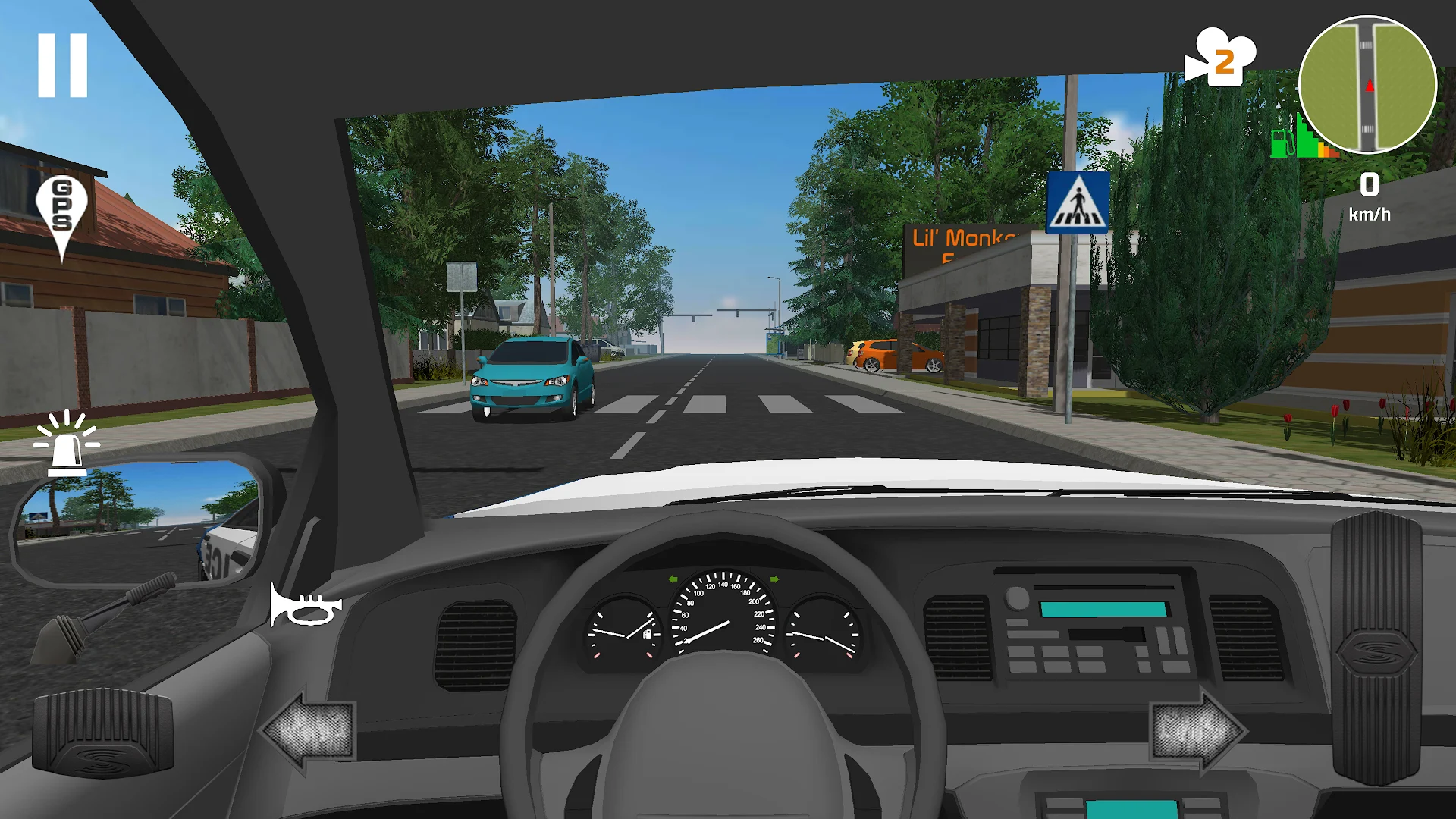The image size is (1456, 819).
Task: Tap the red arrow on the minimap
Action: coord(1370,86)
